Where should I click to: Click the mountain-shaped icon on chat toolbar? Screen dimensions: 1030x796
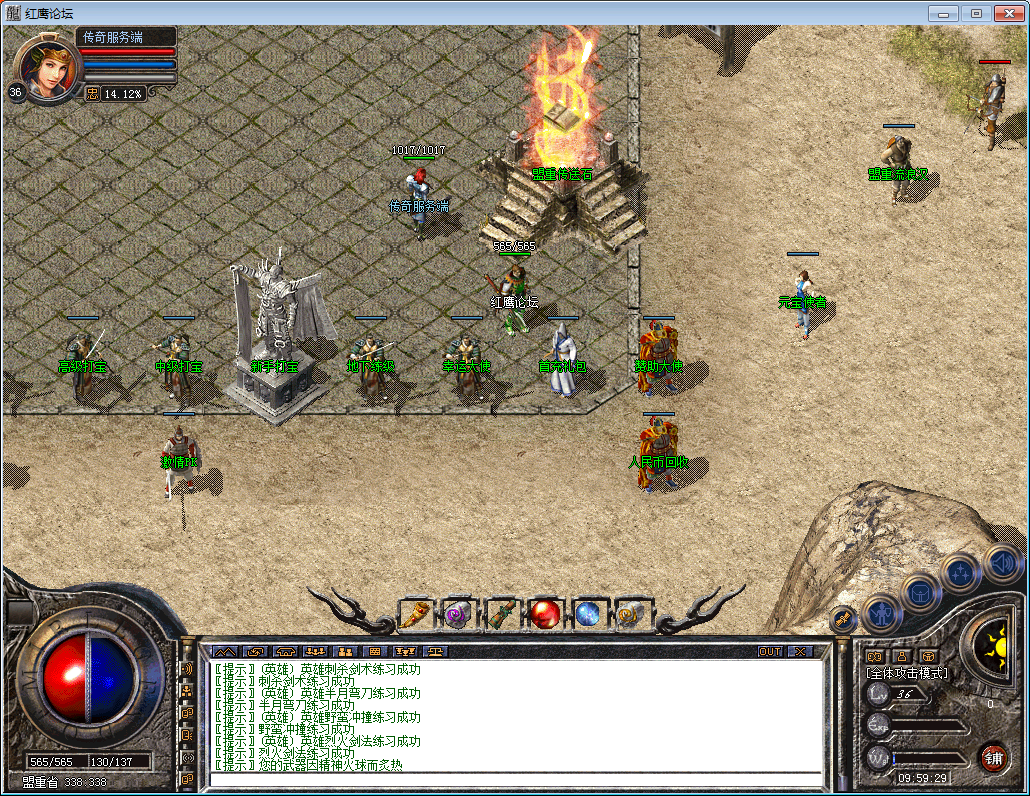pos(225,651)
